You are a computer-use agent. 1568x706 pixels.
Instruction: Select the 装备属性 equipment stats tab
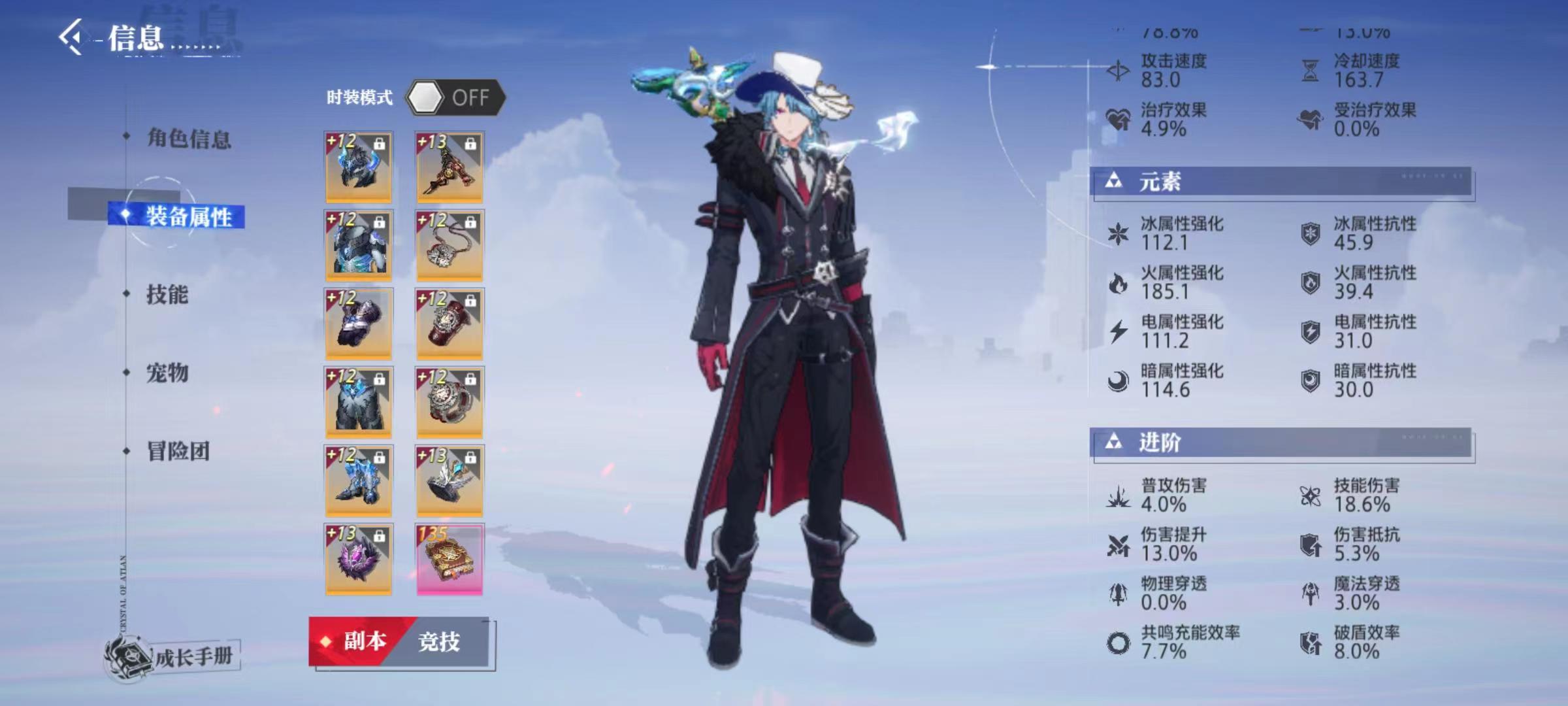(x=188, y=216)
